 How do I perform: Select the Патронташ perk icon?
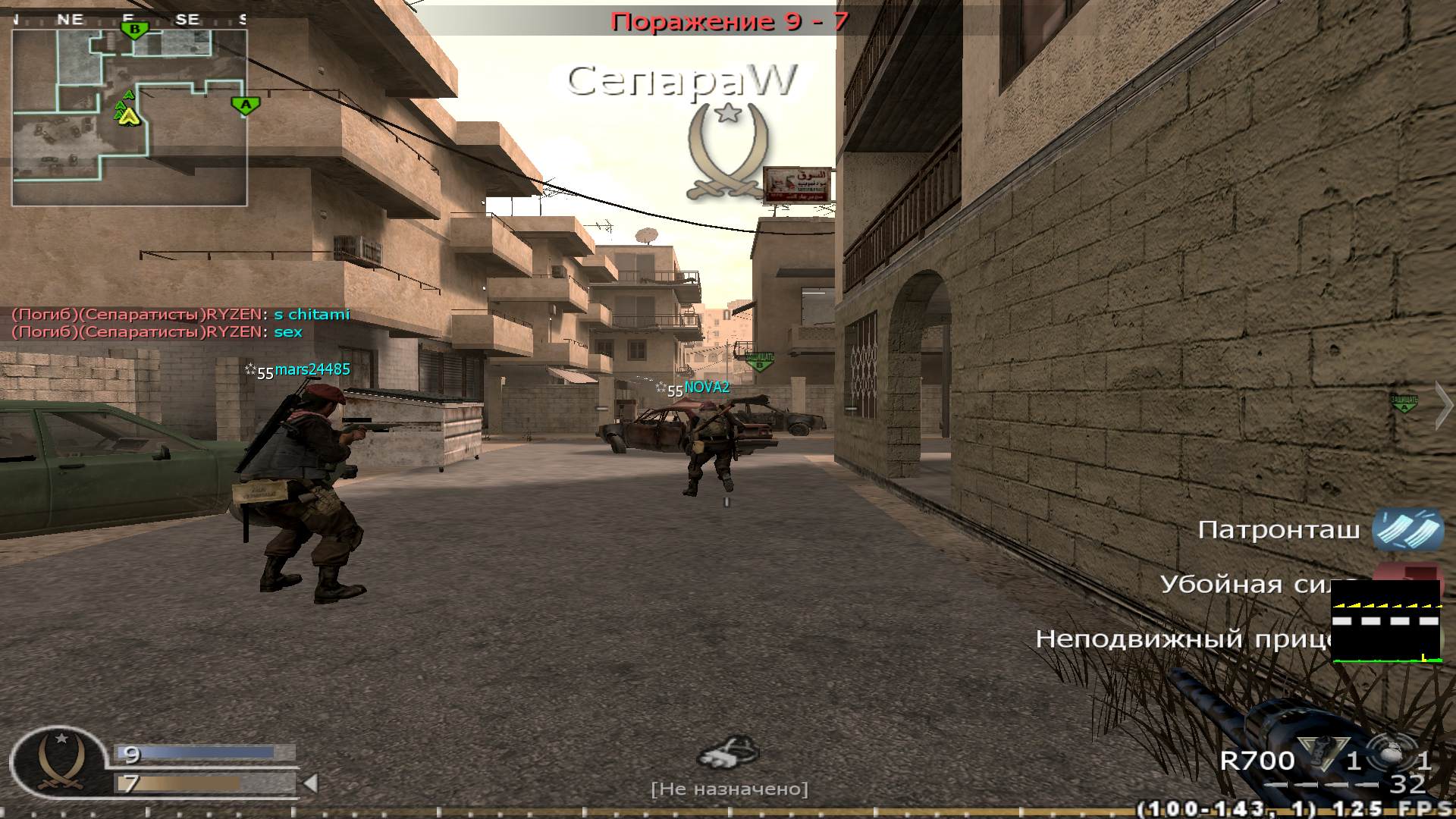[1407, 529]
